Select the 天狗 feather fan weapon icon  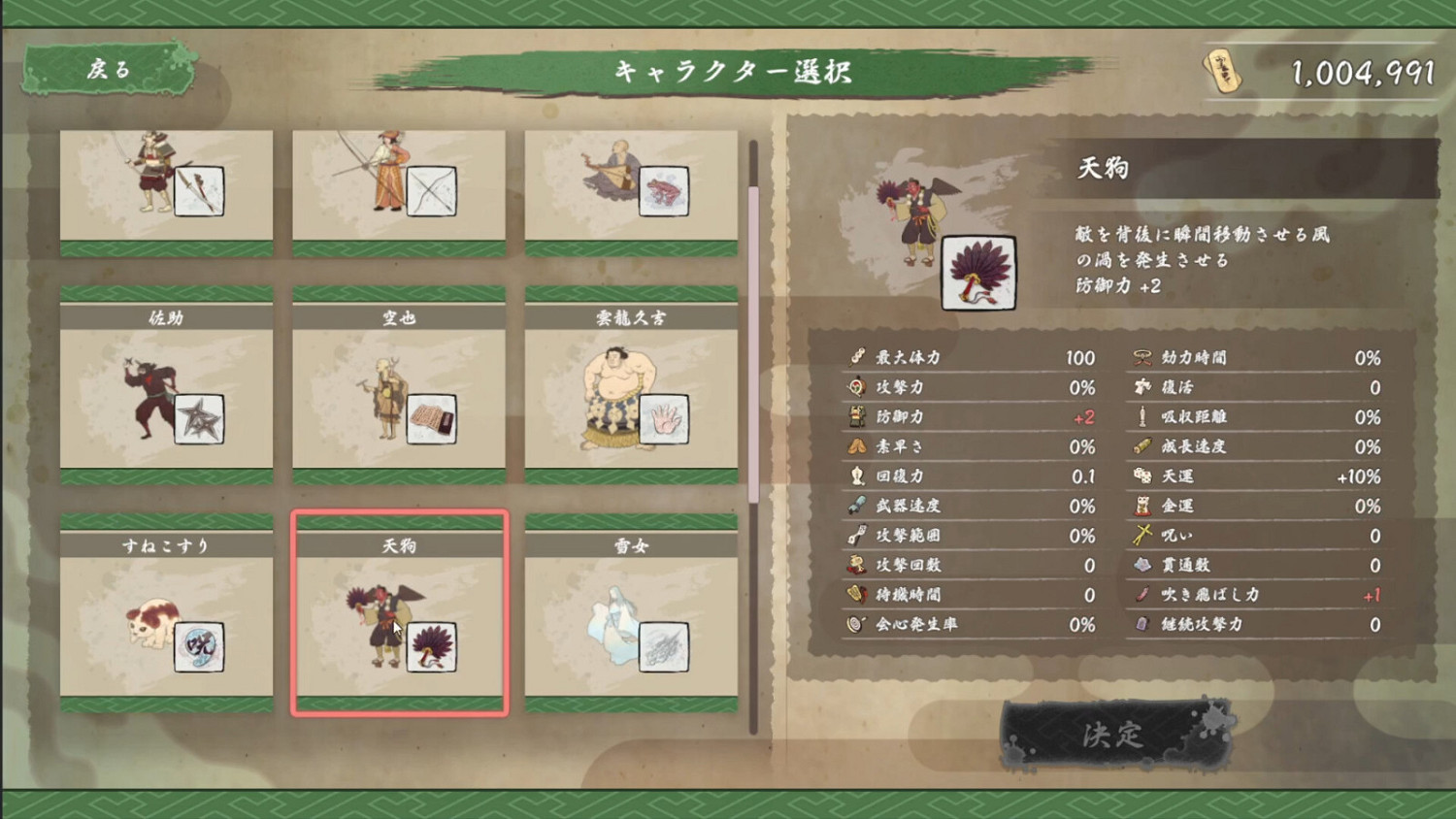click(431, 648)
